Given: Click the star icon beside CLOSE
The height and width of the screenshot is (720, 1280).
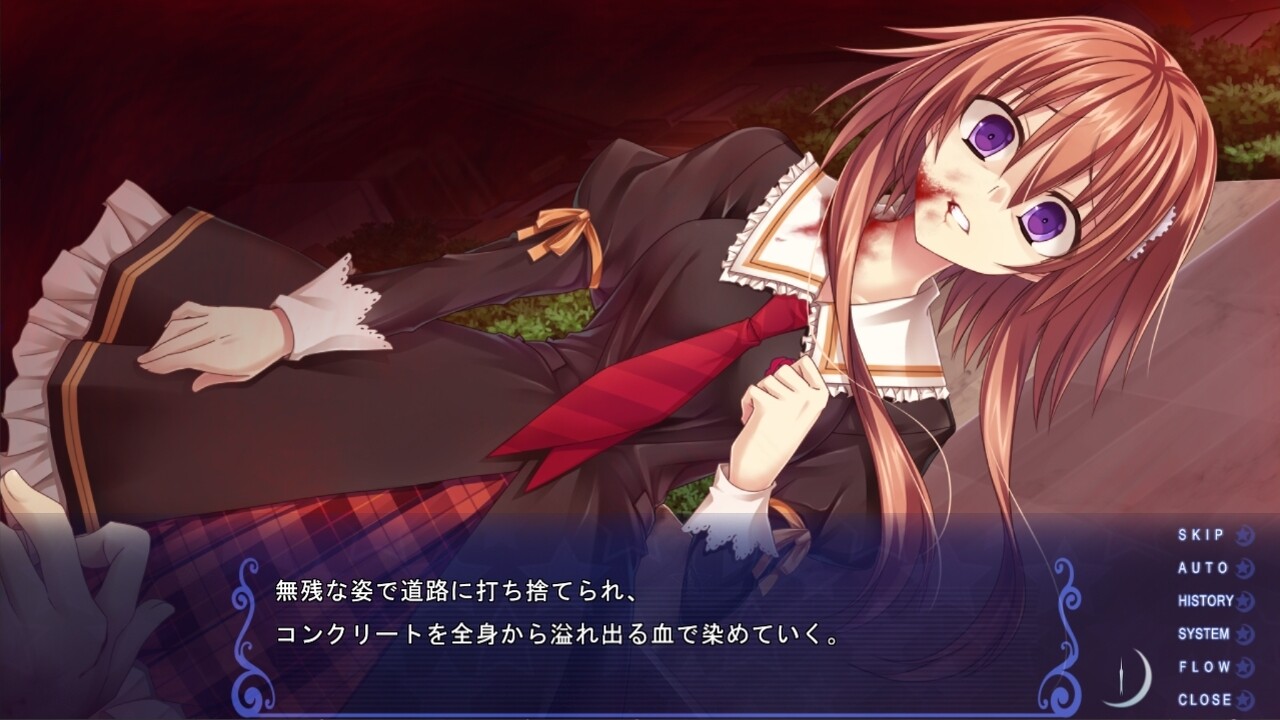Looking at the screenshot, I should coord(1244,697).
